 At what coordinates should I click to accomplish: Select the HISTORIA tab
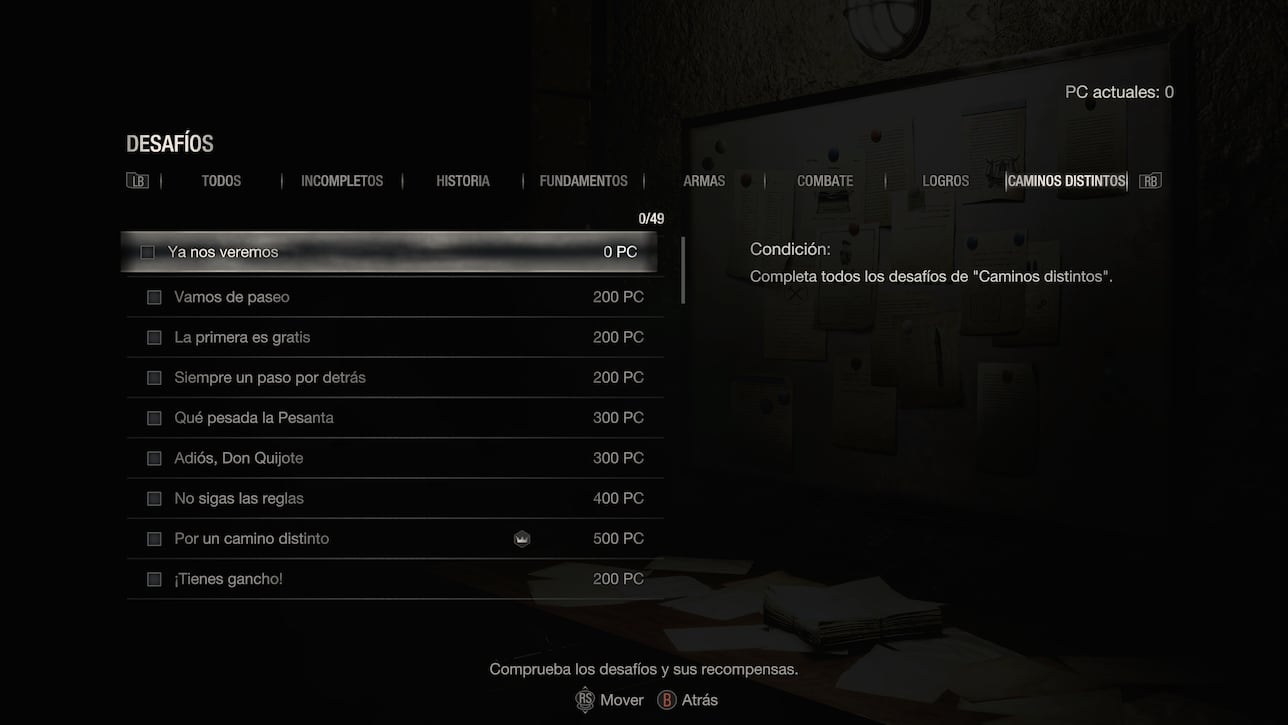click(x=462, y=181)
